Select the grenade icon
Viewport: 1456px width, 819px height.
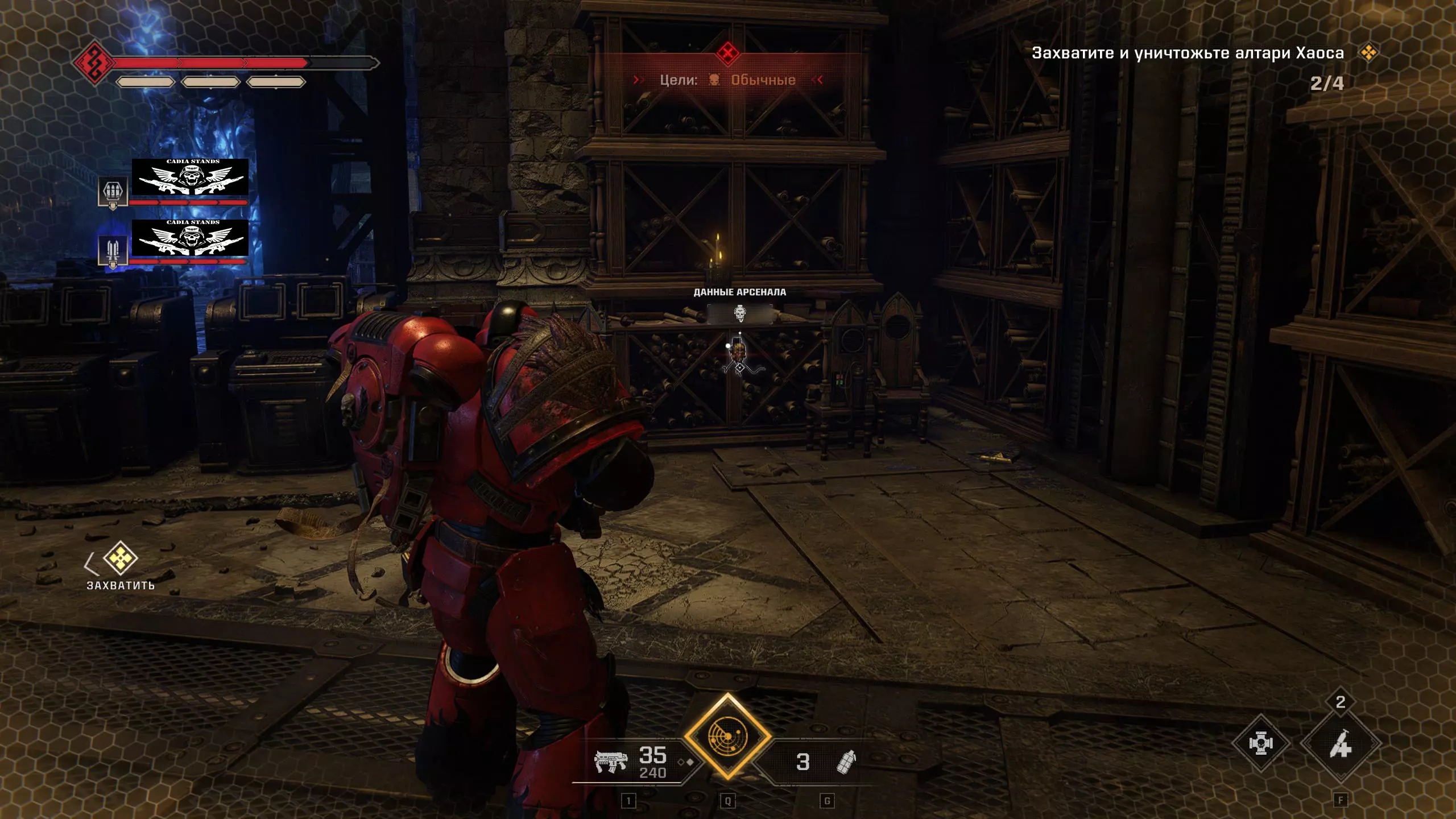point(846,762)
